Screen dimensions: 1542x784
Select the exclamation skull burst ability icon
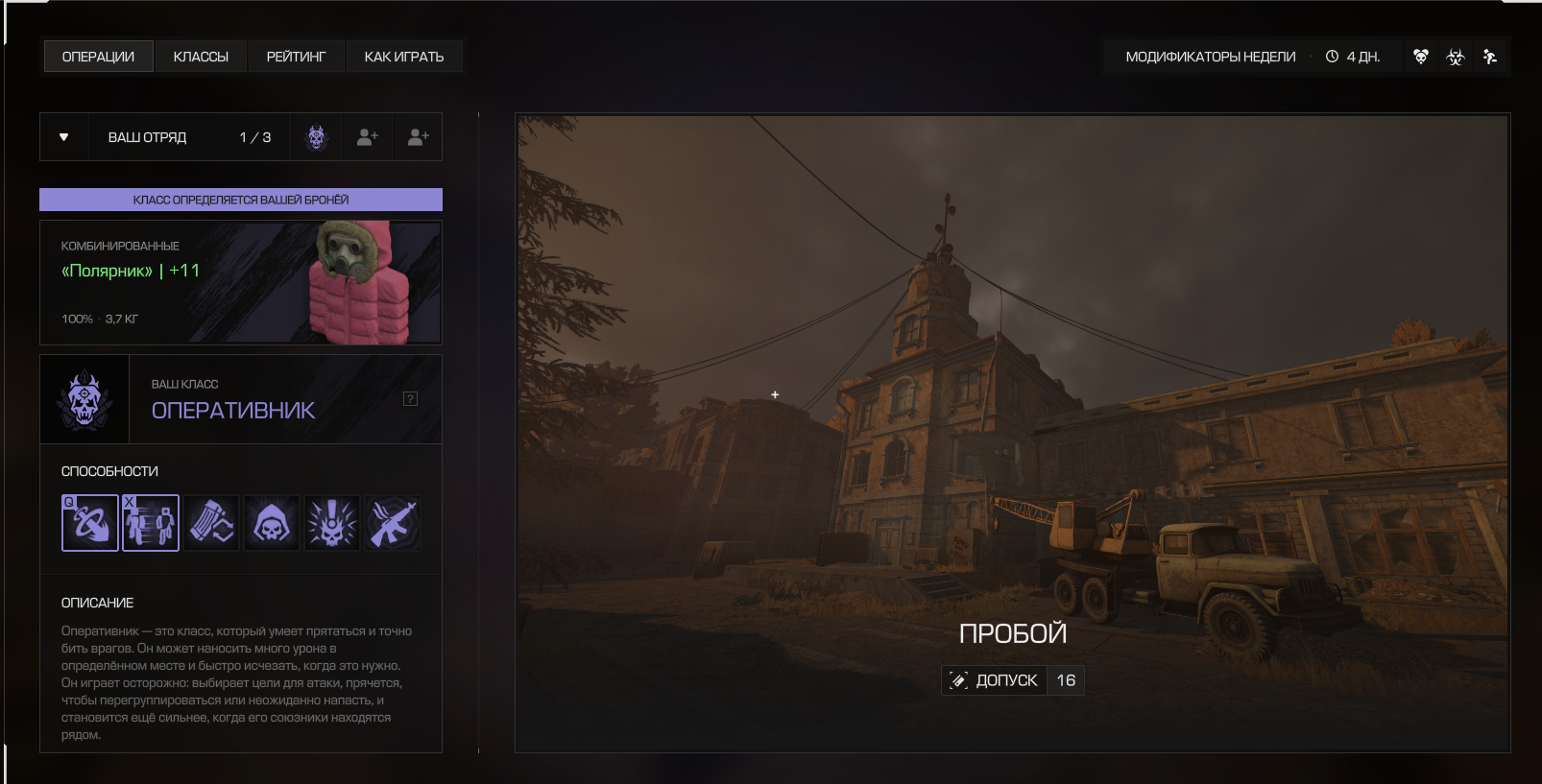(332, 523)
